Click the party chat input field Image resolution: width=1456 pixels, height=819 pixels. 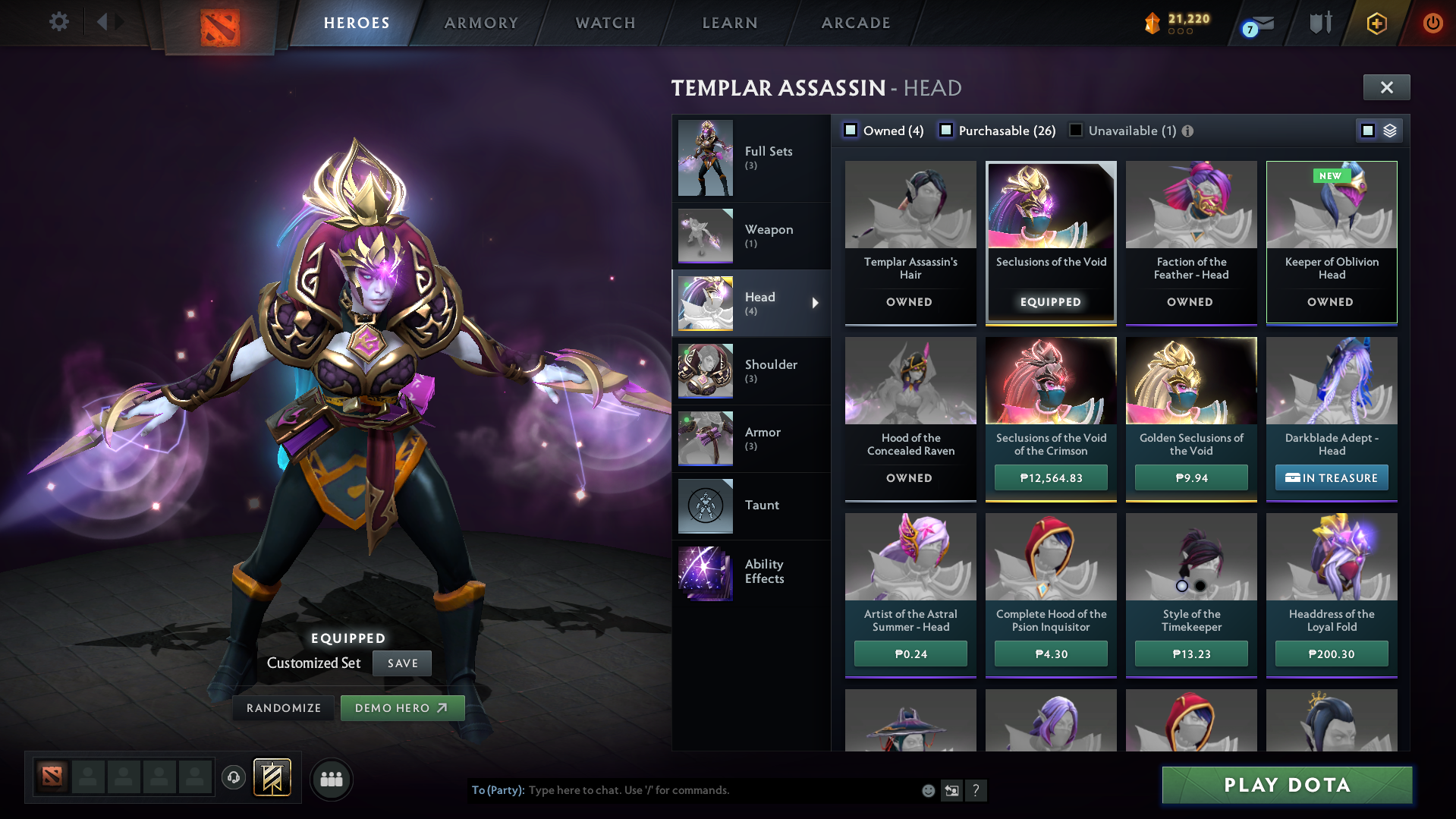(x=683, y=790)
